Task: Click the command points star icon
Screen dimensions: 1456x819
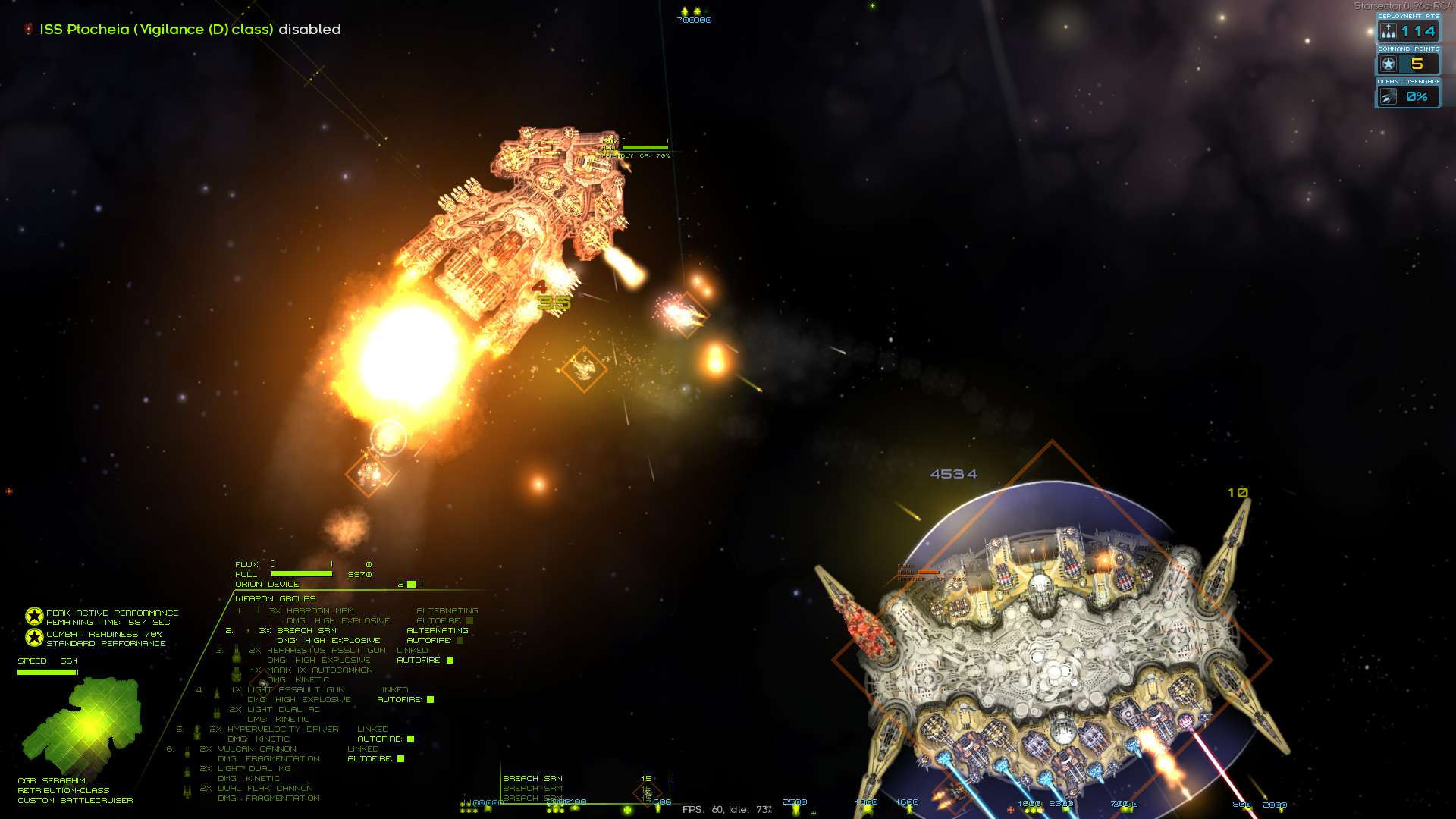Action: click(1389, 64)
